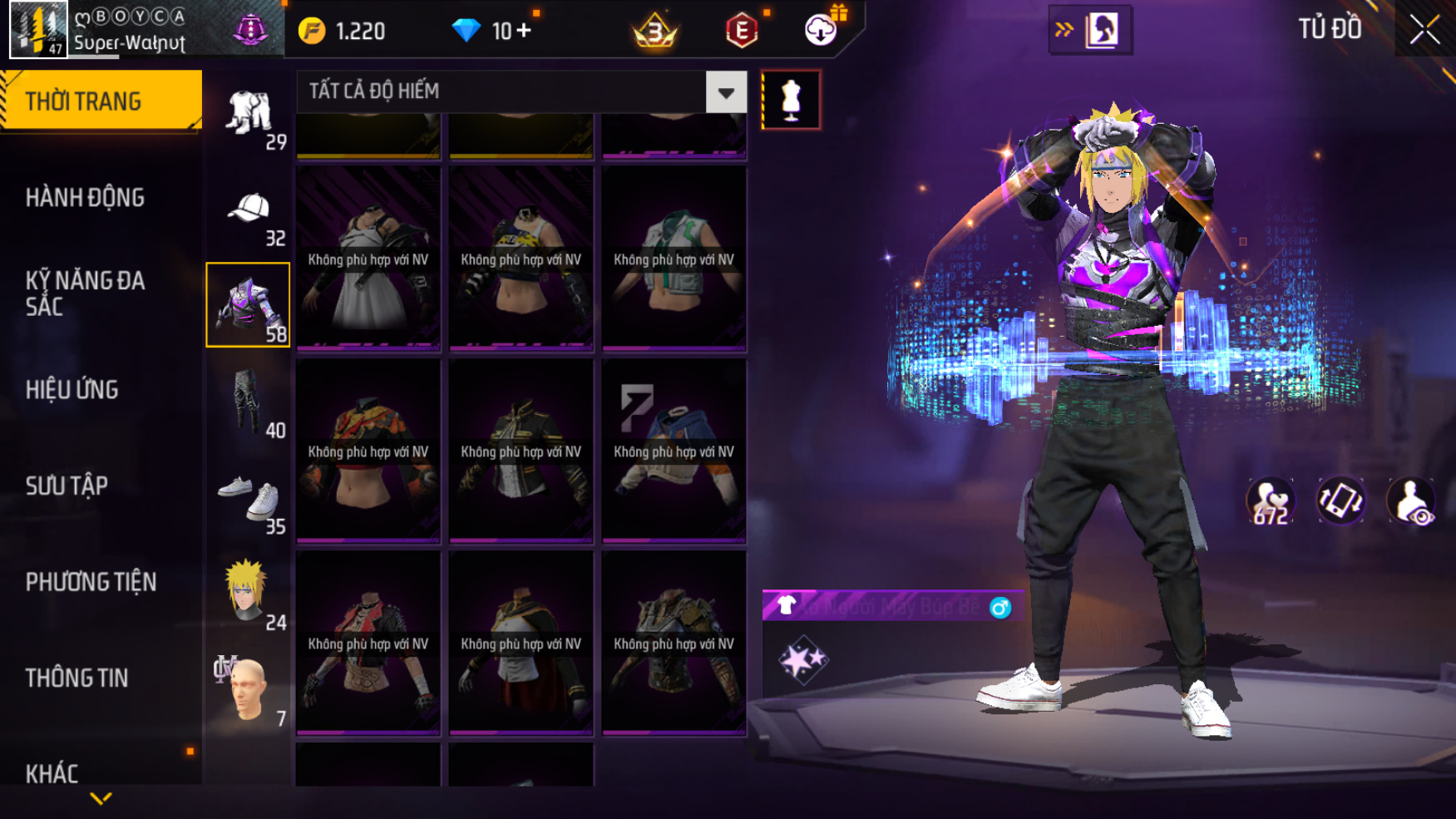
Task: Switch to Phương Tiện tab
Action: pos(91,582)
